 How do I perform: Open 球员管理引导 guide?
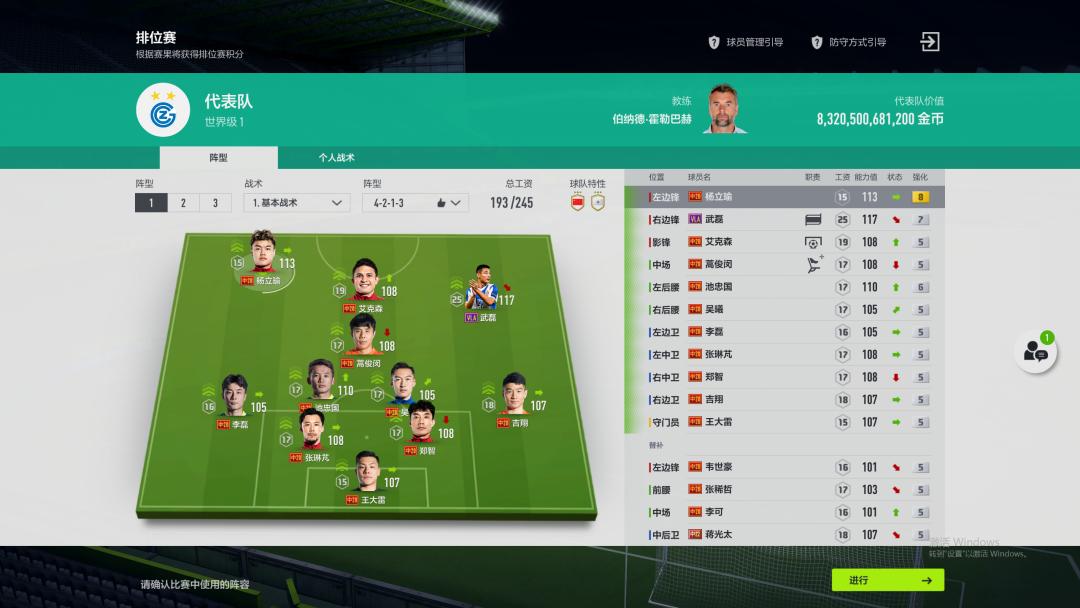click(x=745, y=42)
